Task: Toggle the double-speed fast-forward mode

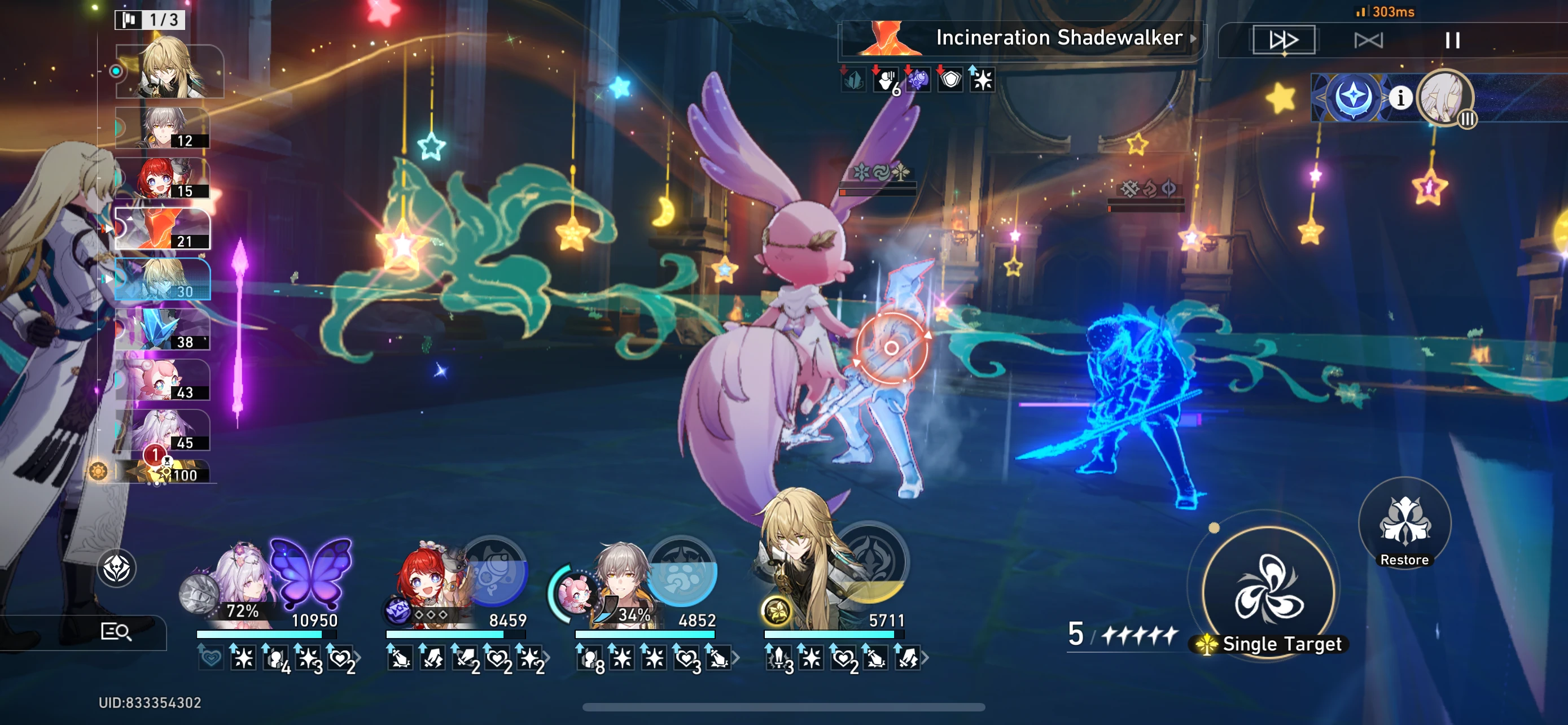Action: click(1285, 40)
